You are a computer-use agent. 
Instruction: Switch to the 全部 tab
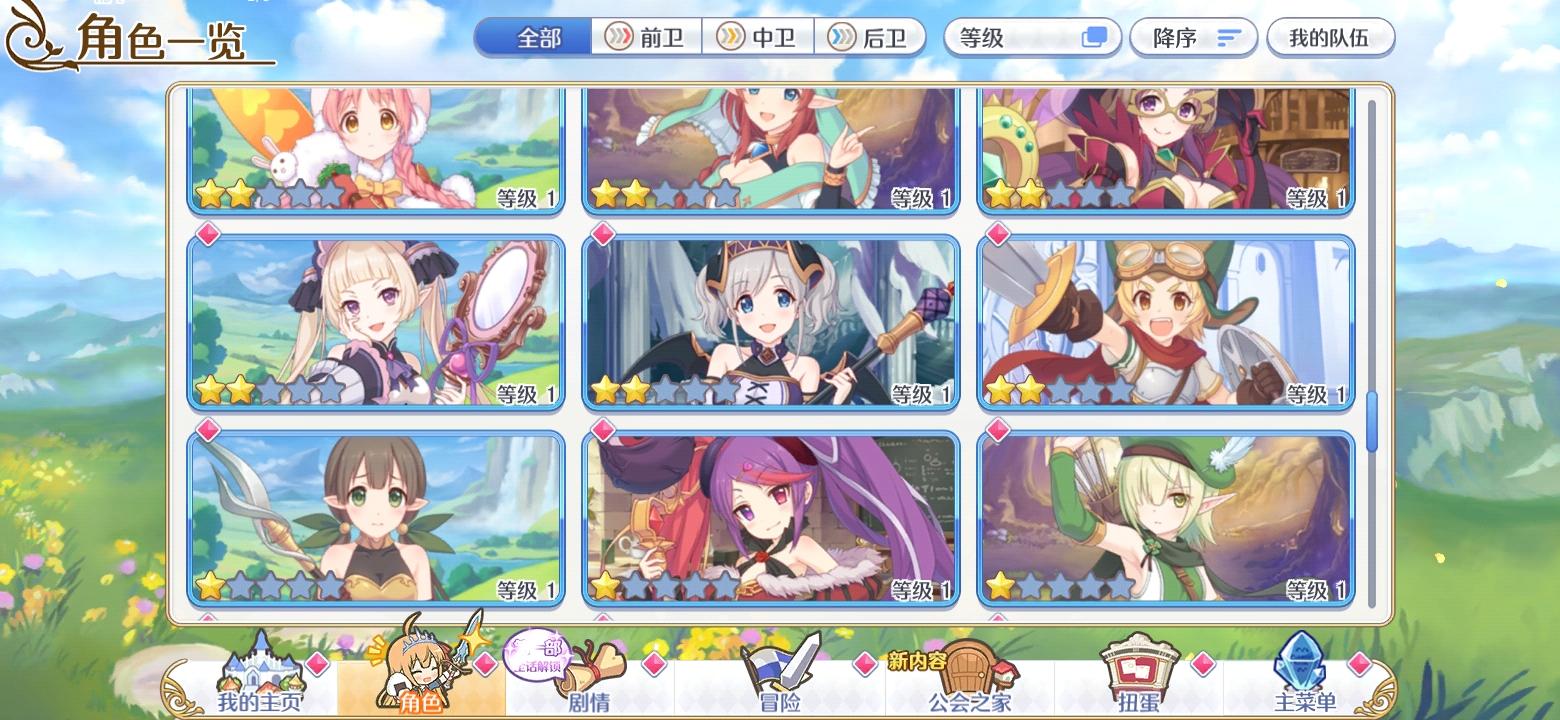click(536, 35)
